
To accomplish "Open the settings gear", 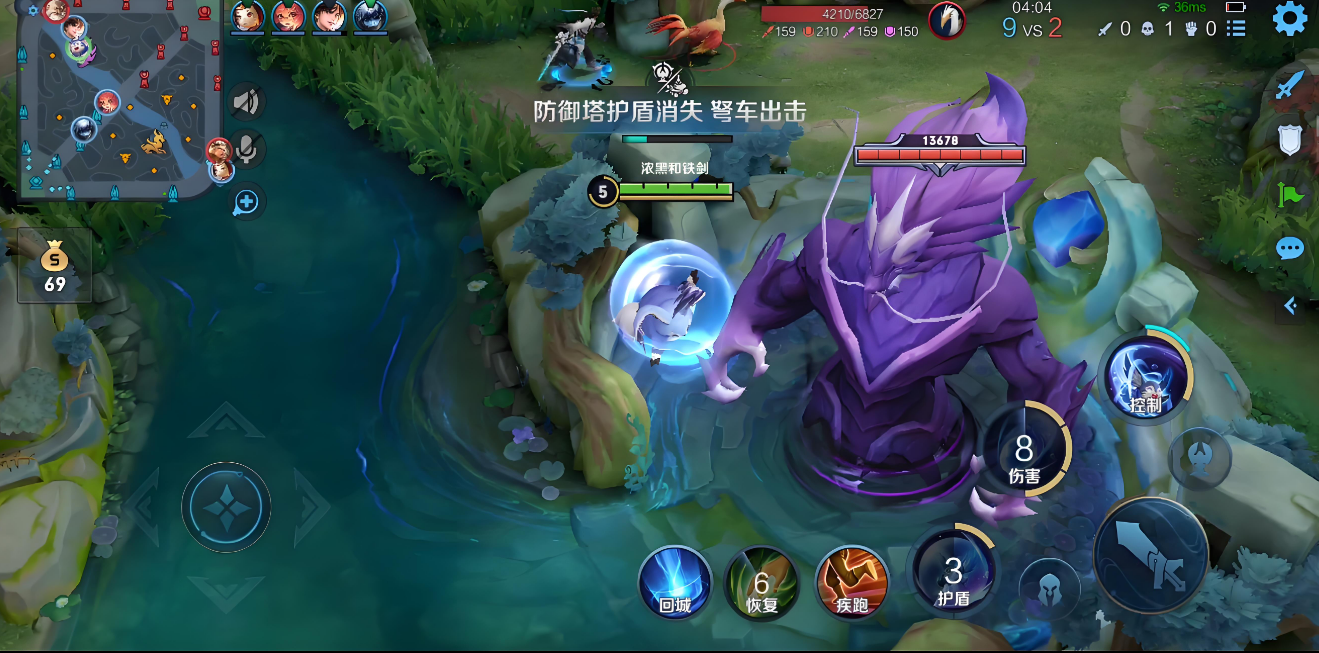I will tap(1289, 19).
